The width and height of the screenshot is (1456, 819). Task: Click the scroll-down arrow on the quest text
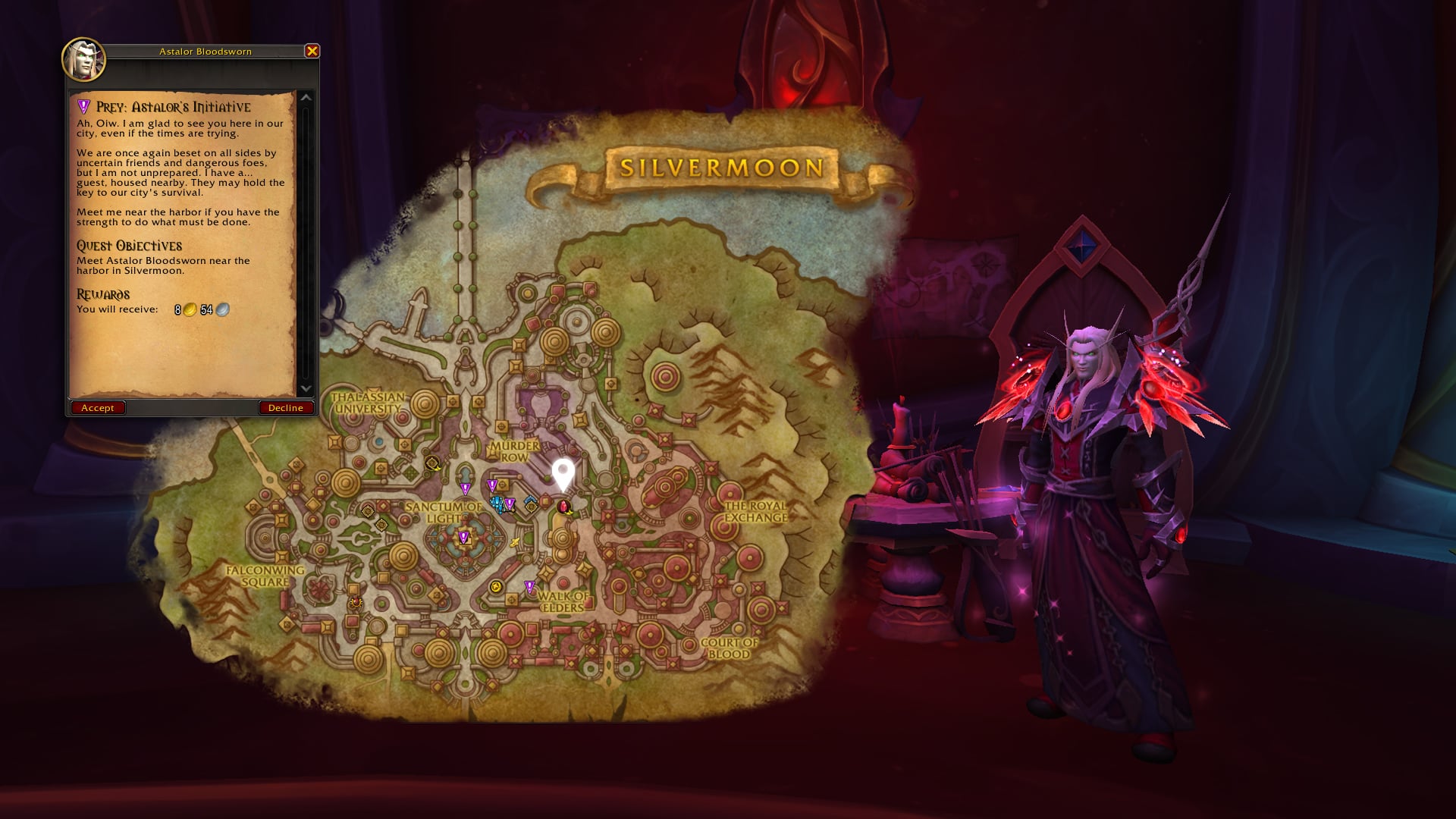coord(306,389)
